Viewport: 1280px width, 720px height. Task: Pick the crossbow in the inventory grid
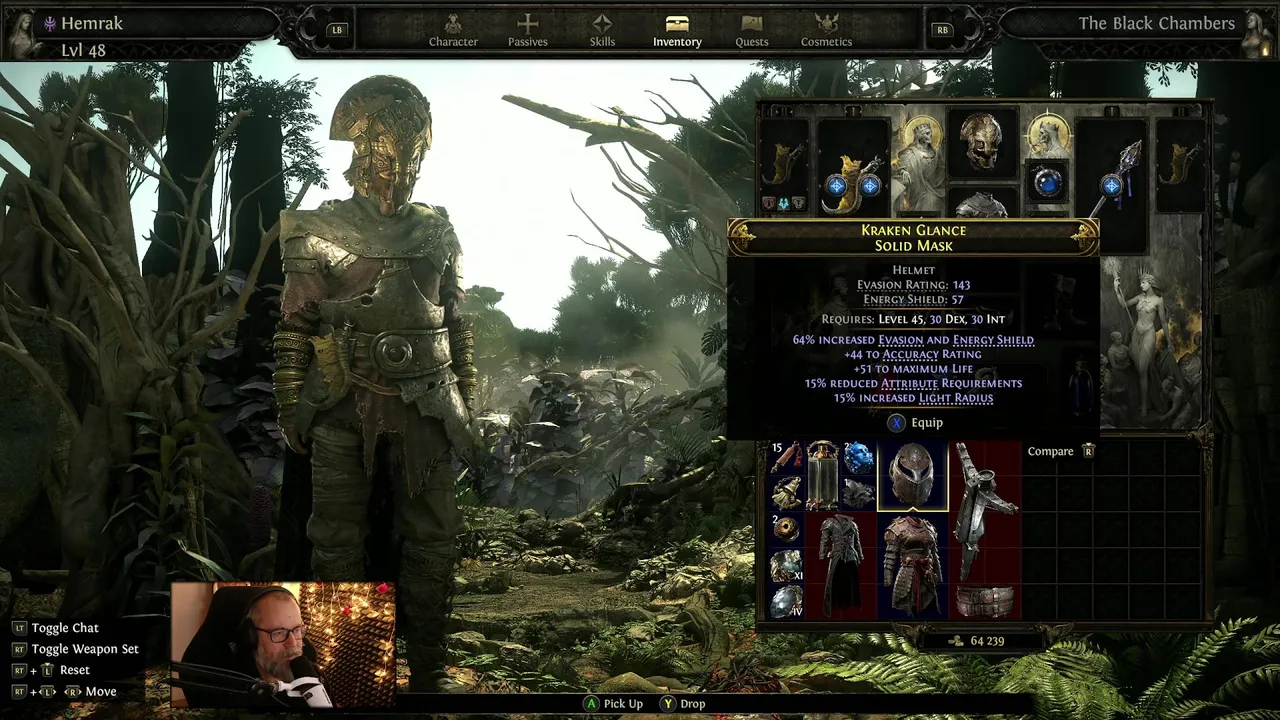point(984,509)
